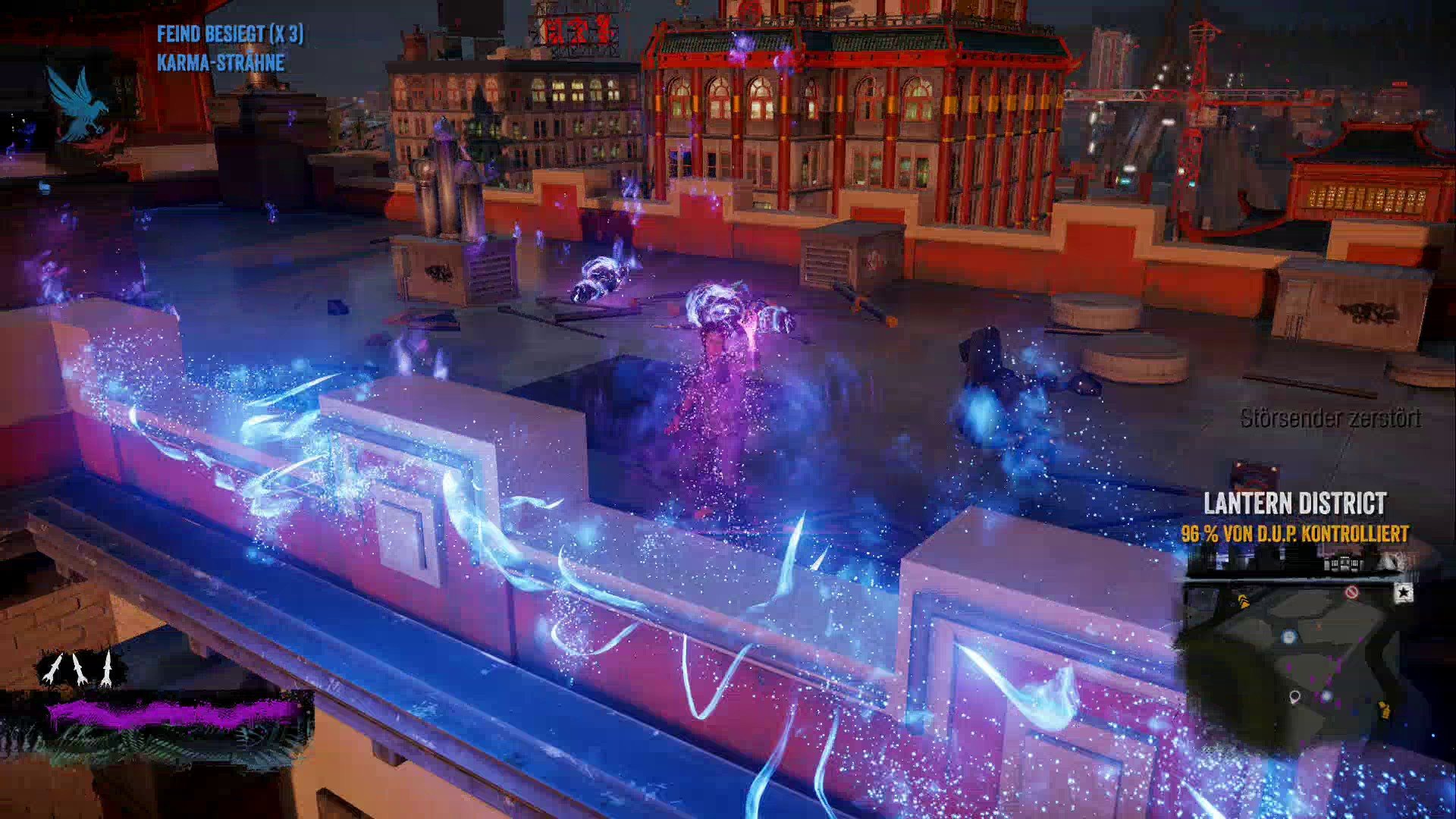Select the star marker on the minimap
The height and width of the screenshot is (819, 1456).
1404,591
